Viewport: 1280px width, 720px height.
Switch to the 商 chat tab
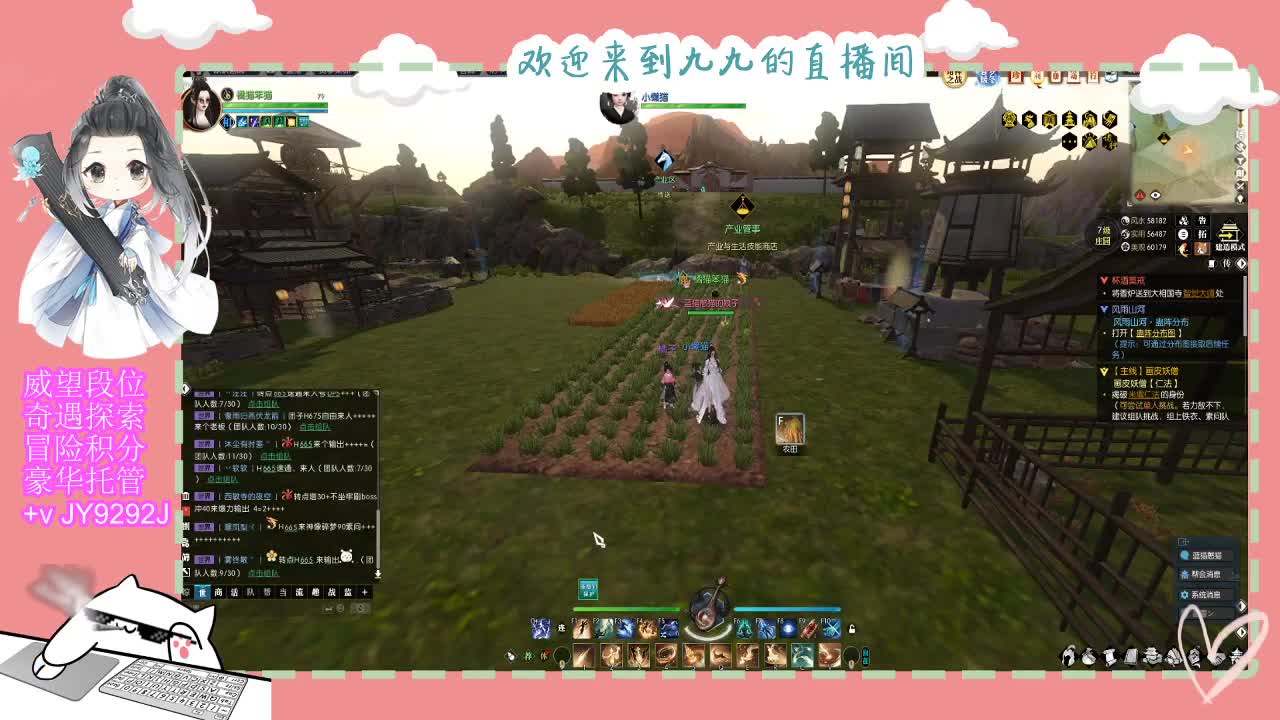pyautogui.click(x=219, y=591)
